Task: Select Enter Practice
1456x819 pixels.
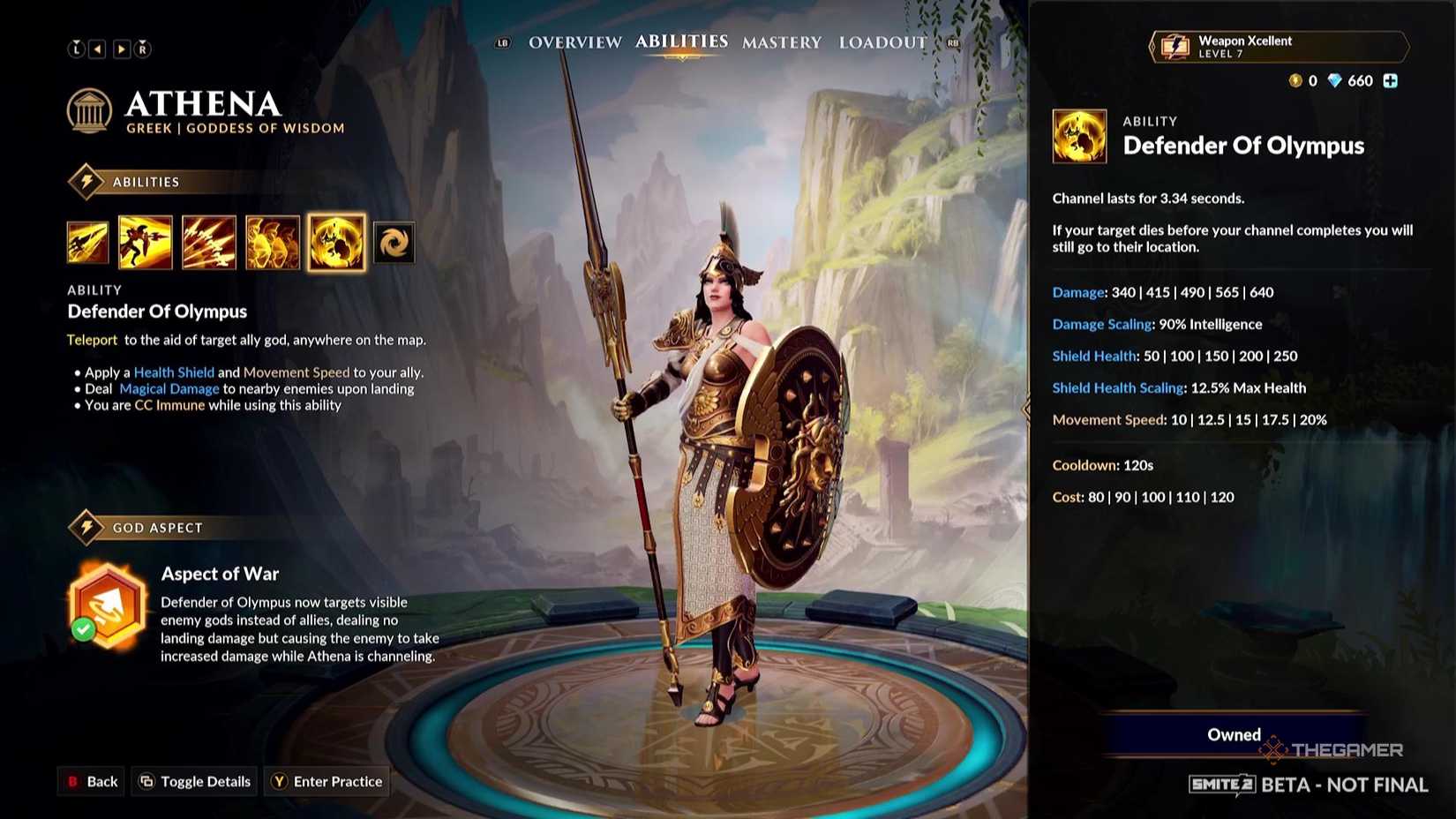Action: point(326,781)
